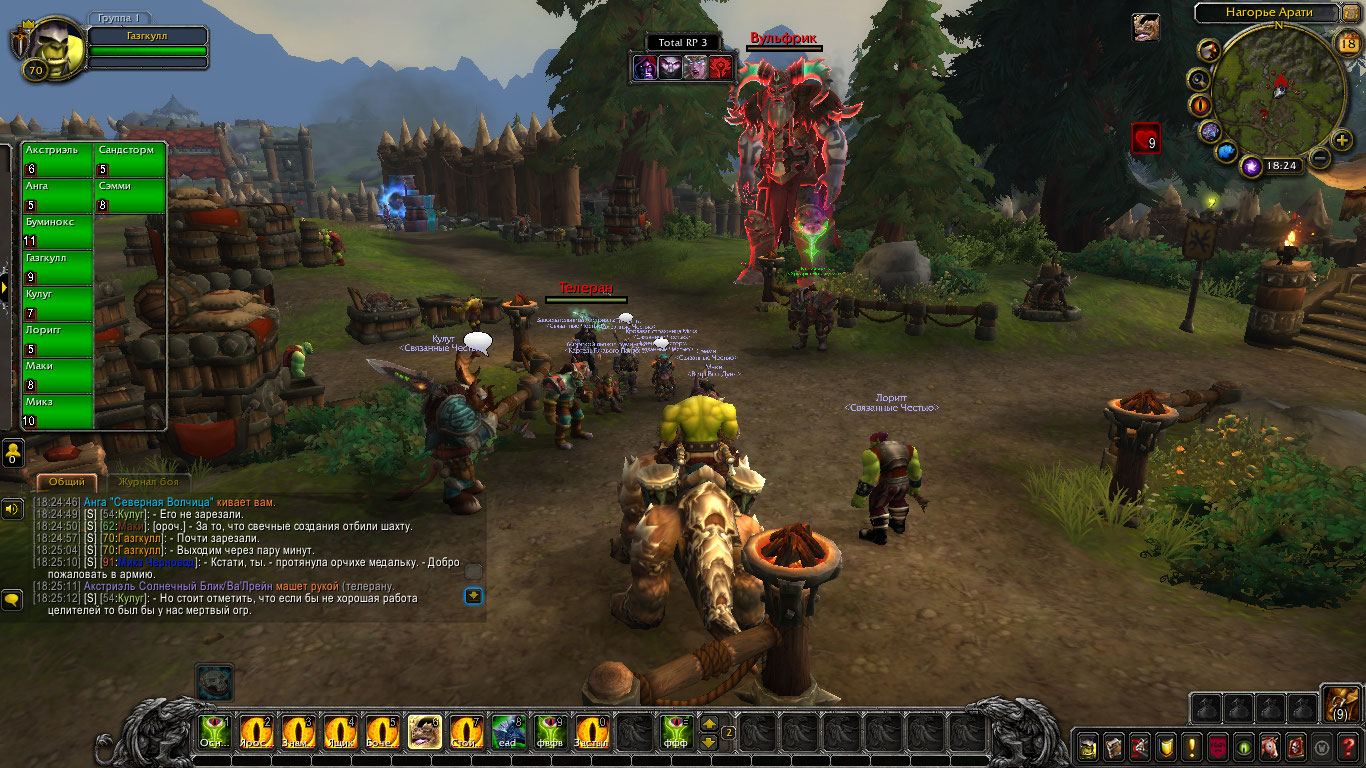Image resolution: width=1366 pixels, height=768 pixels.
Task: Open the mounts collection horse-head button
Action: pos(1270,746)
